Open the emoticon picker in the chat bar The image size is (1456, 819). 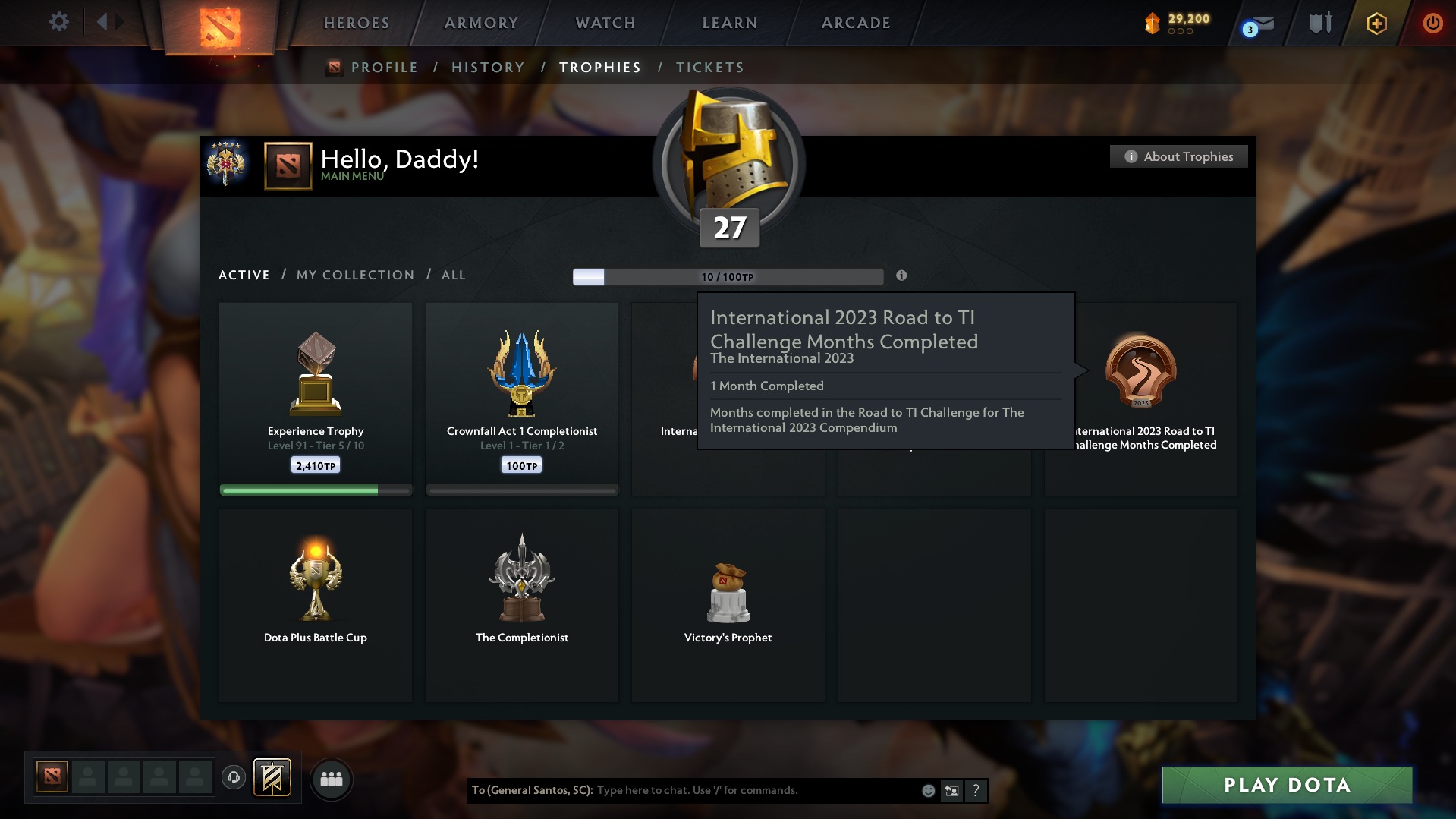927,790
